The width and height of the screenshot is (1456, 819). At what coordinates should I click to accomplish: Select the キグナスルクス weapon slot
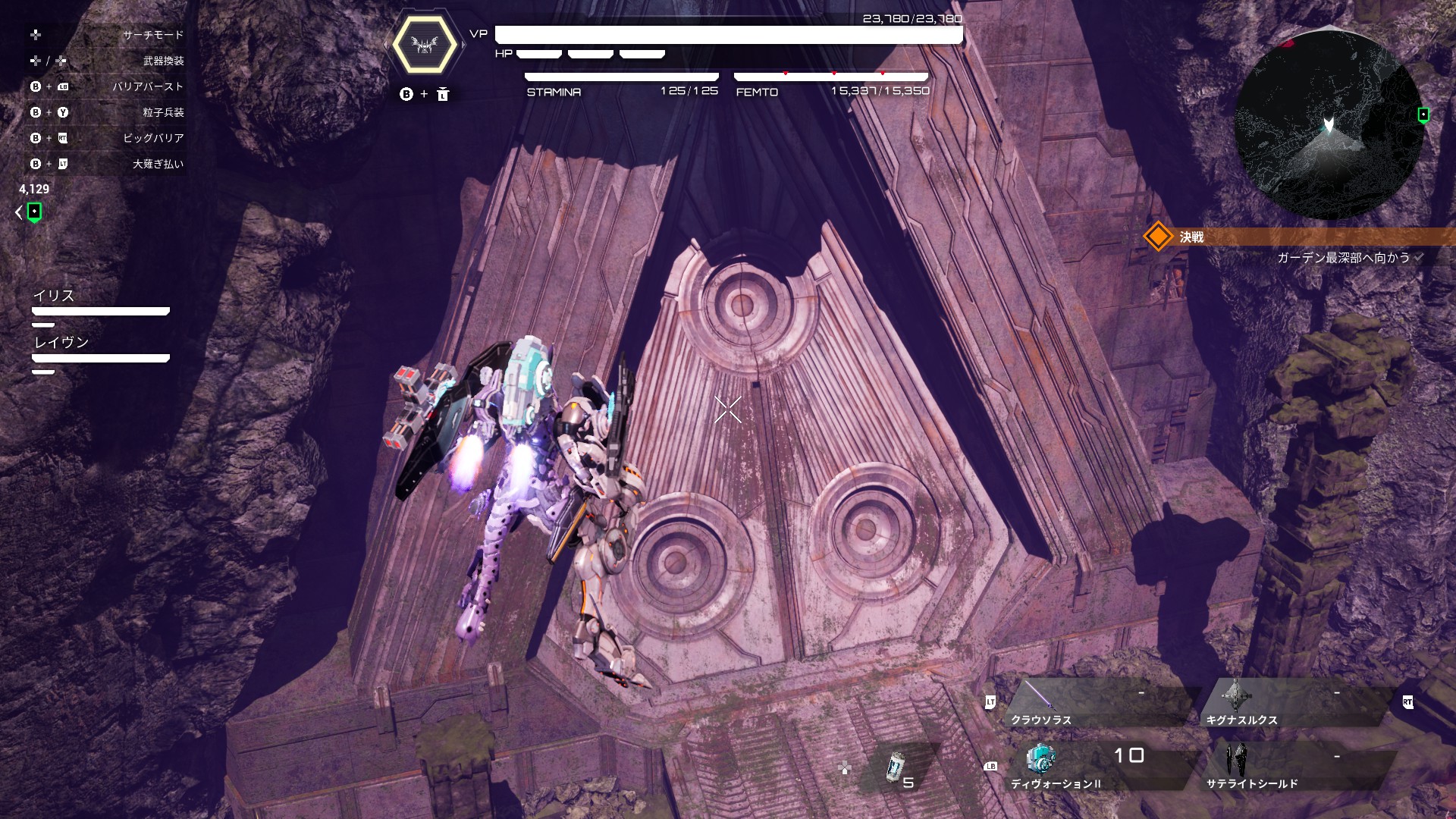click(1289, 703)
